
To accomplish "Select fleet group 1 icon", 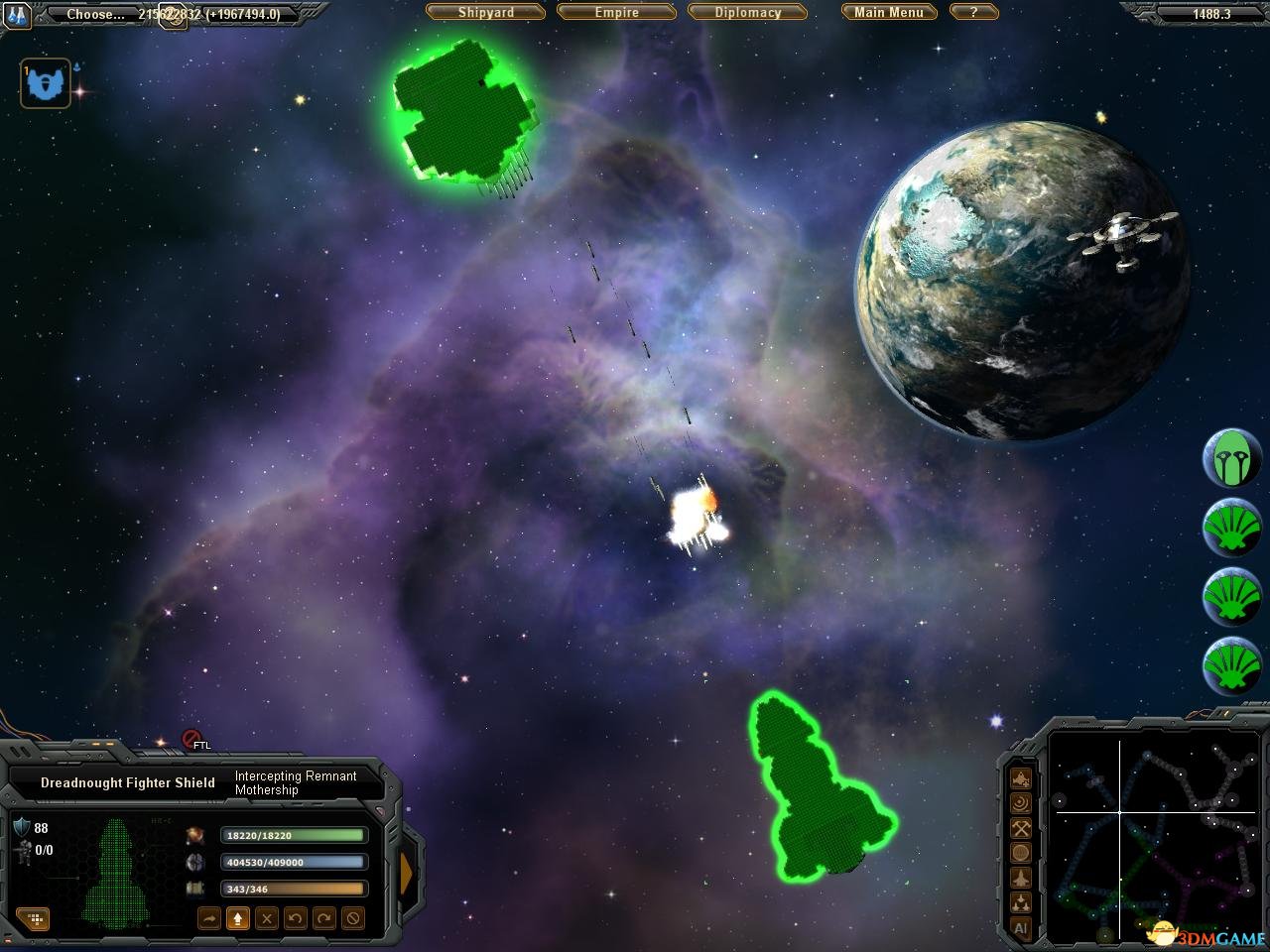I will pos(46,83).
